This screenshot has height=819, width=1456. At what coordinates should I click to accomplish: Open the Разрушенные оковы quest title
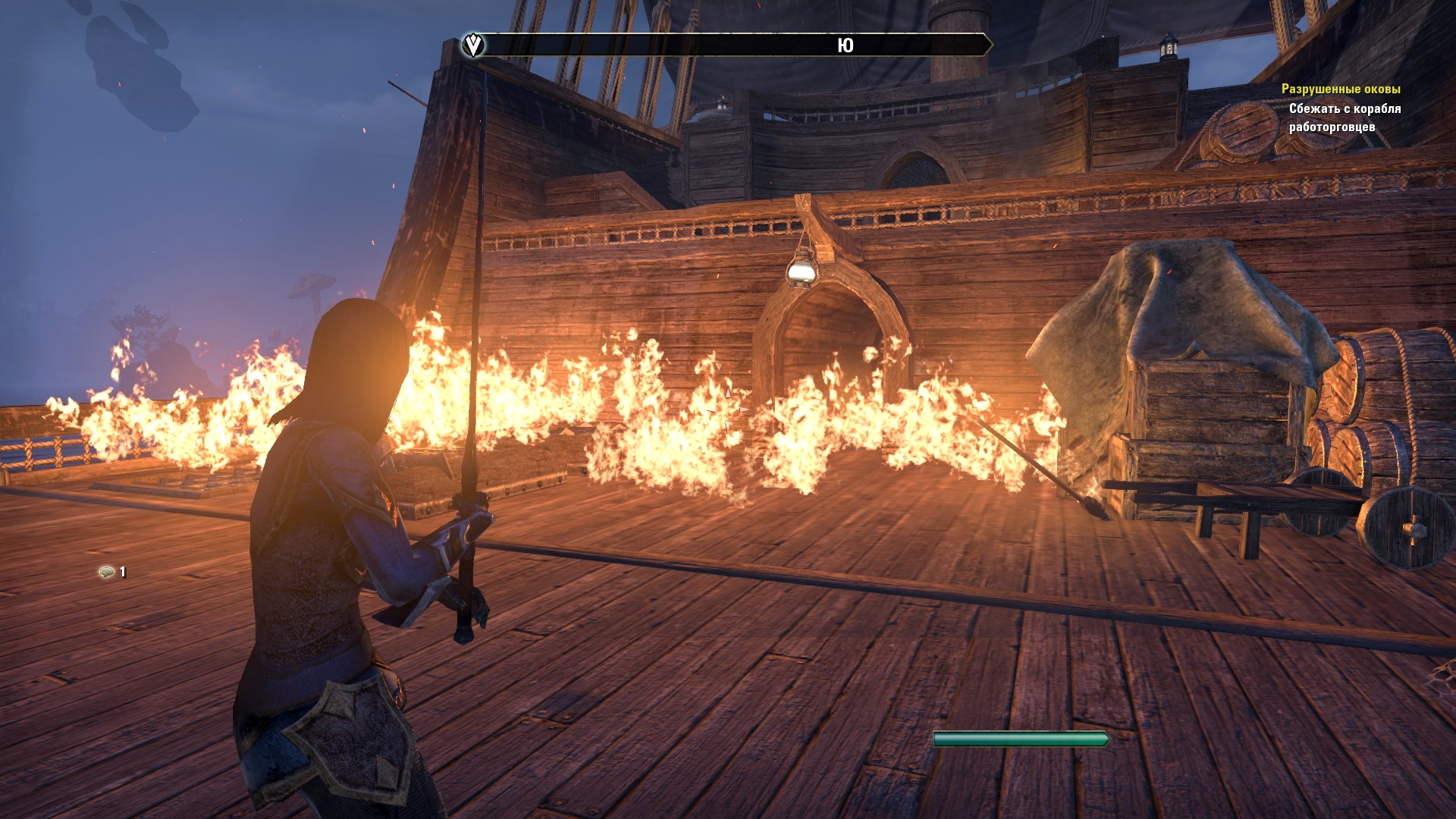(x=1340, y=89)
